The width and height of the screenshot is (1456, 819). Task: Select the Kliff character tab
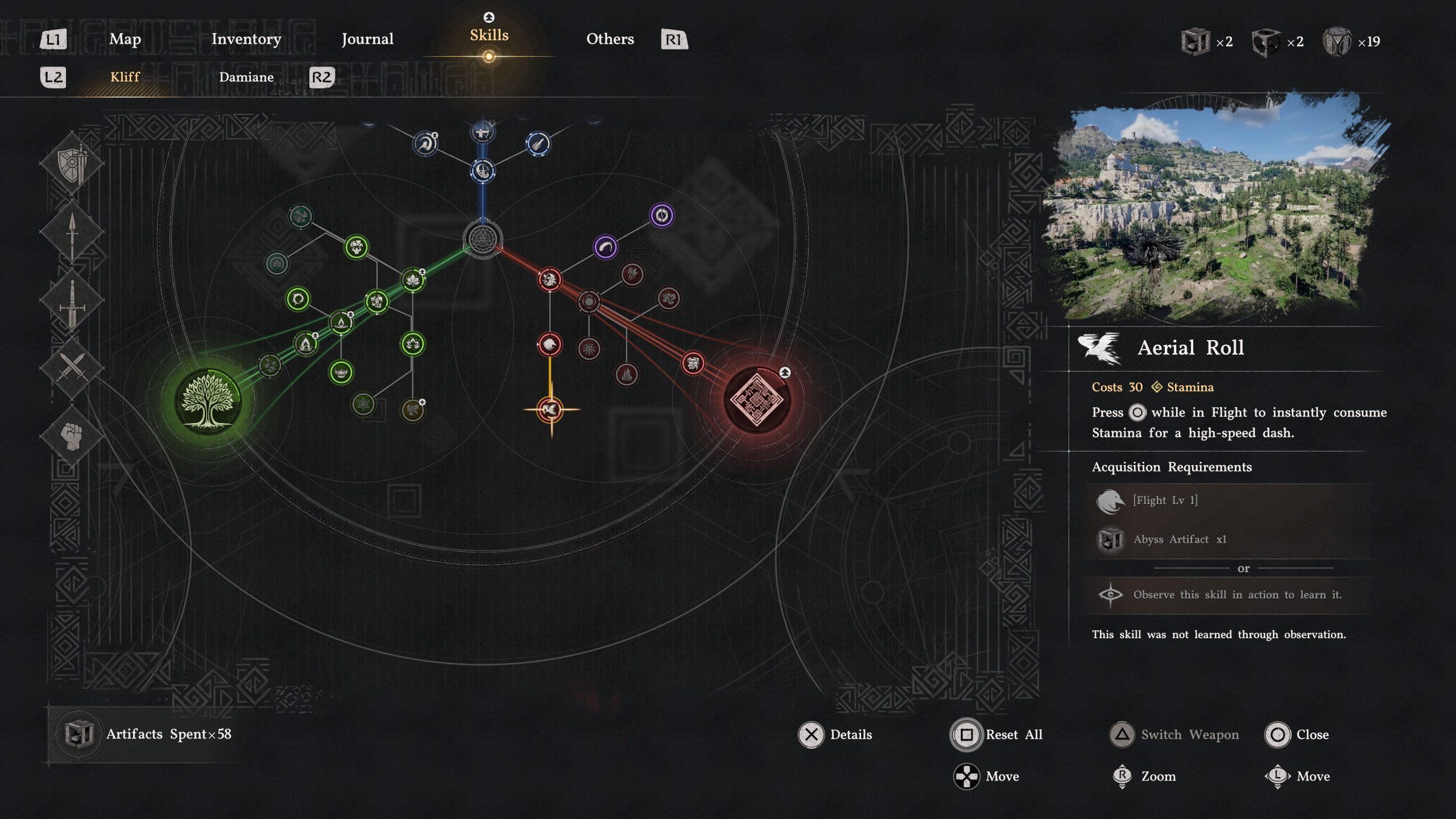[125, 77]
